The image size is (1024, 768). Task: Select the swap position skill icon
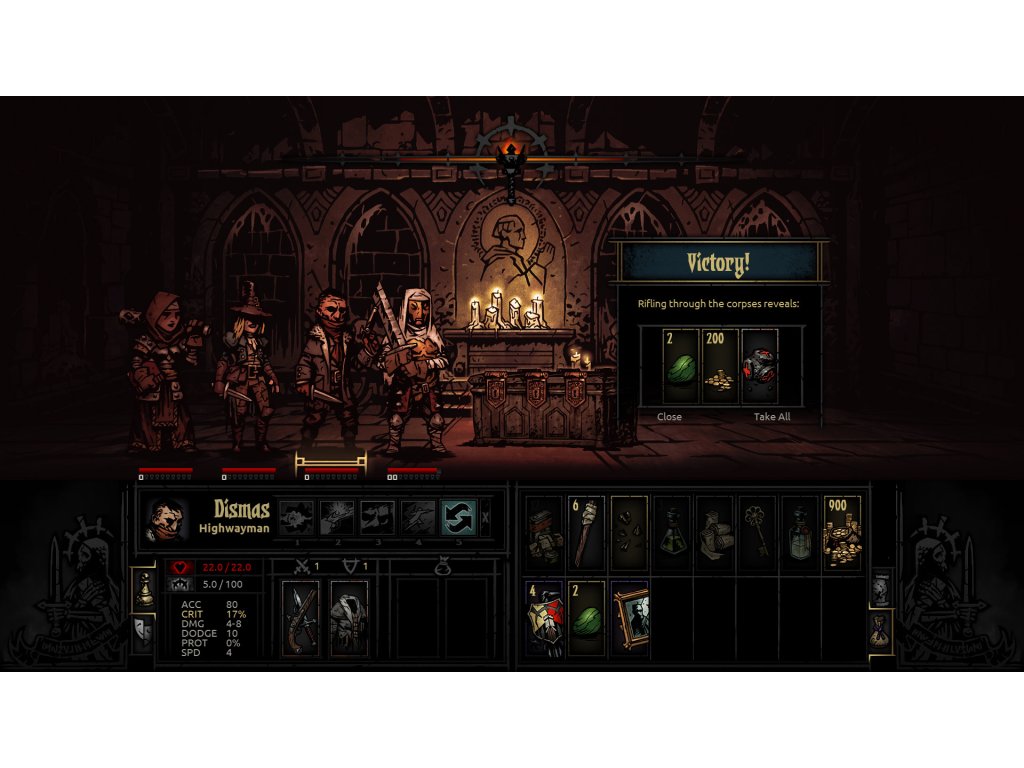coord(458,517)
